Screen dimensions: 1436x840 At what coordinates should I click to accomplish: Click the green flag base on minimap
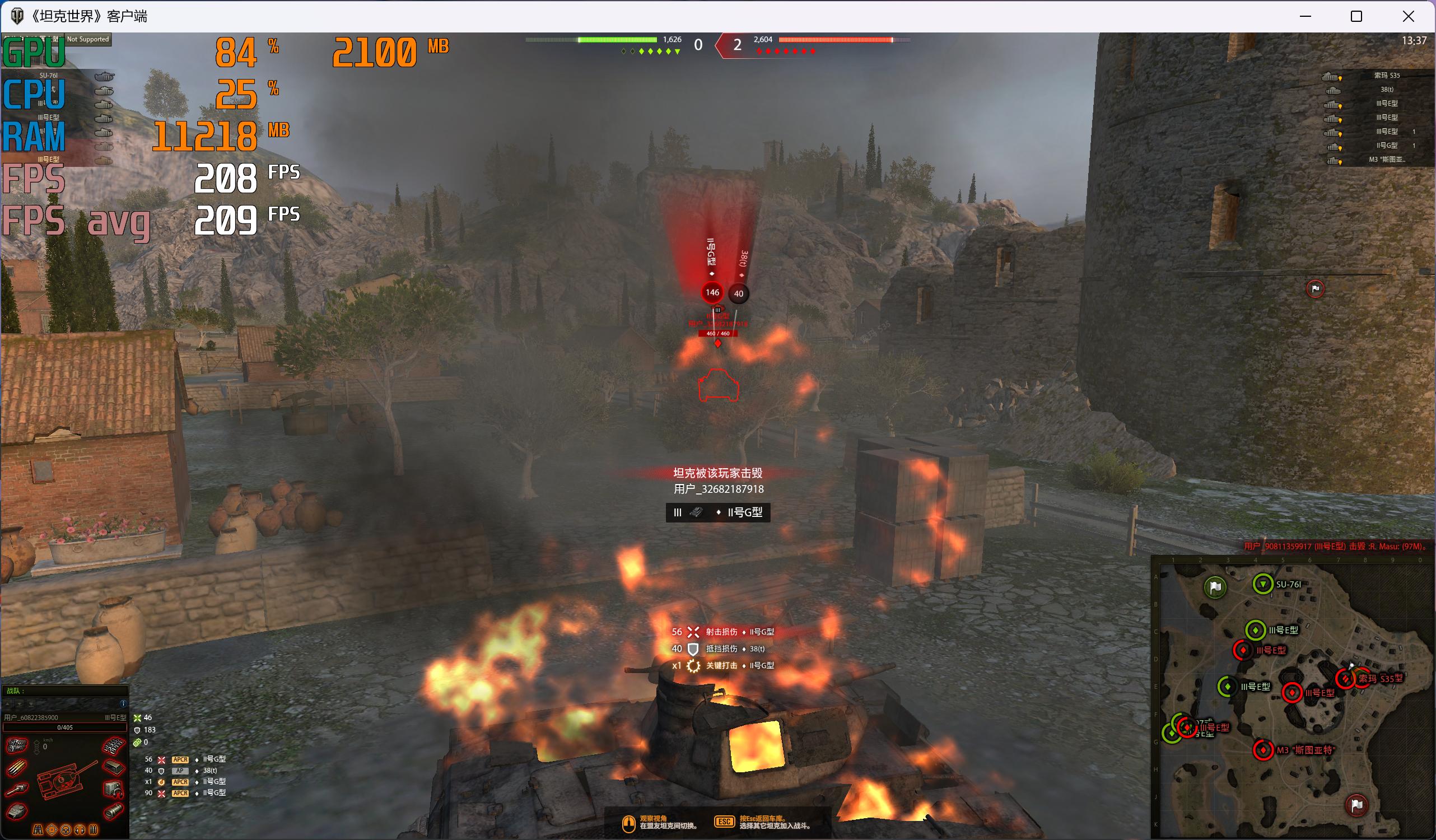[1215, 587]
